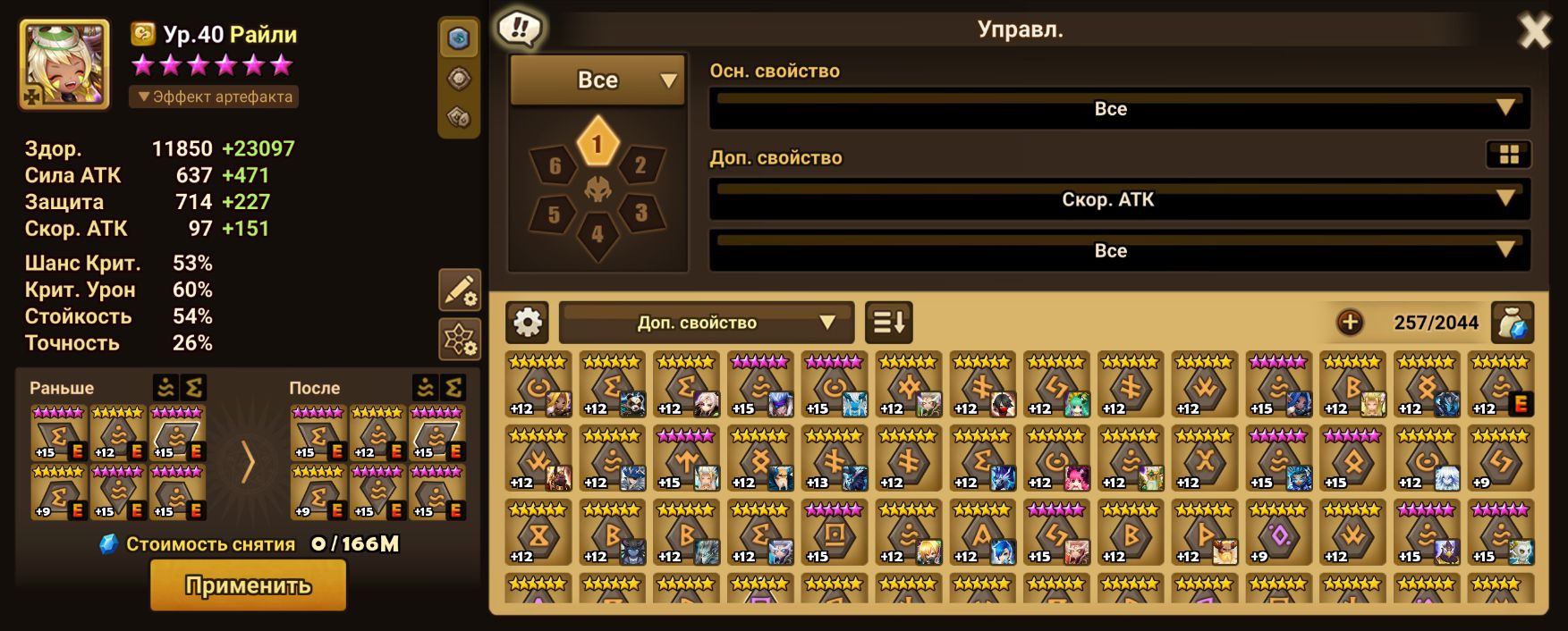Apply the rune changes with Применить
The image size is (1568, 631).
pos(248,585)
